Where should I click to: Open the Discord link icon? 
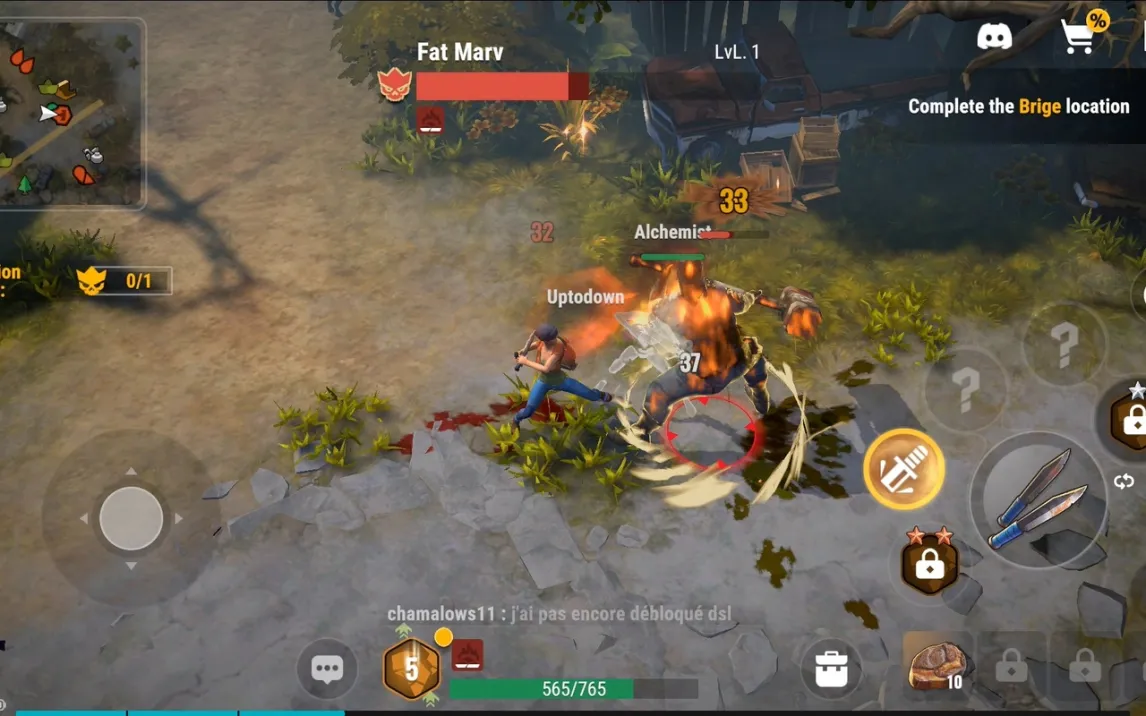point(994,38)
